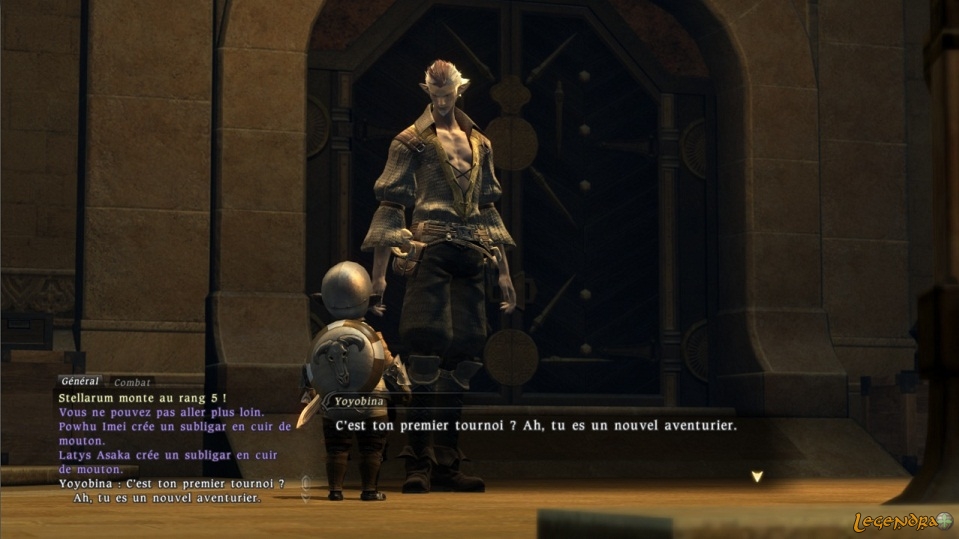Switch to the Général chat tab

[81, 381]
